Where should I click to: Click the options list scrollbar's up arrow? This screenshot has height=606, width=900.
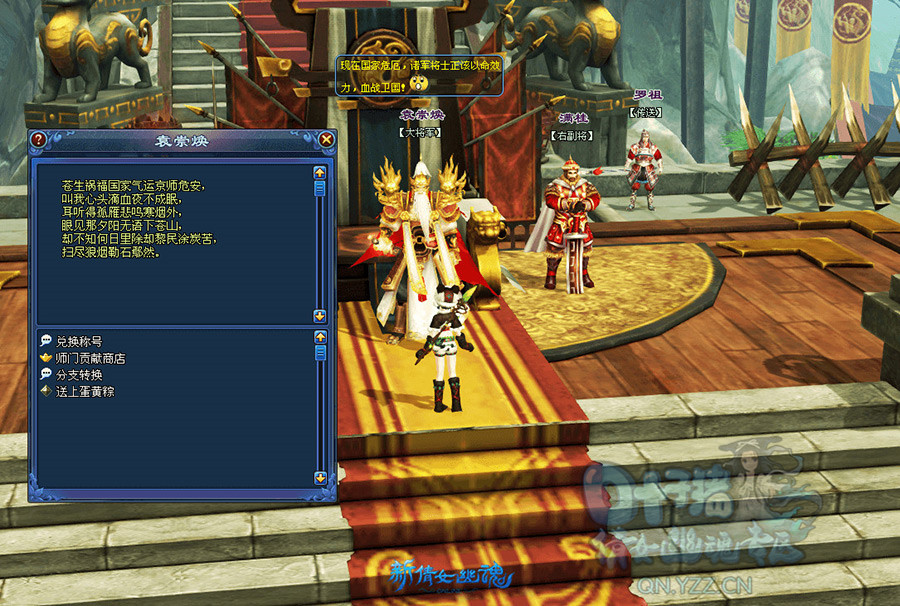pyautogui.click(x=320, y=337)
